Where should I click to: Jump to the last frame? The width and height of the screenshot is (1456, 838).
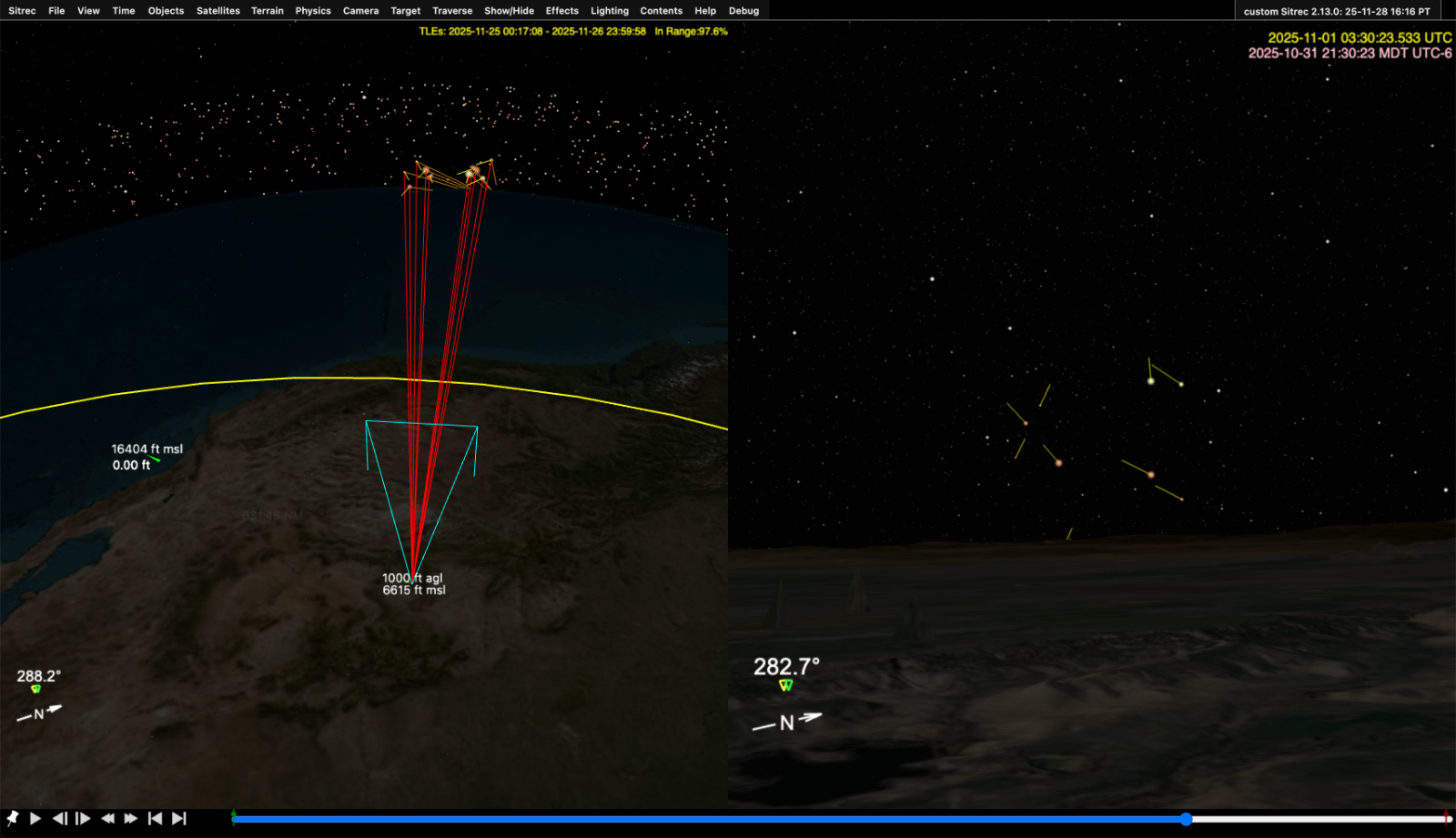tap(179, 819)
